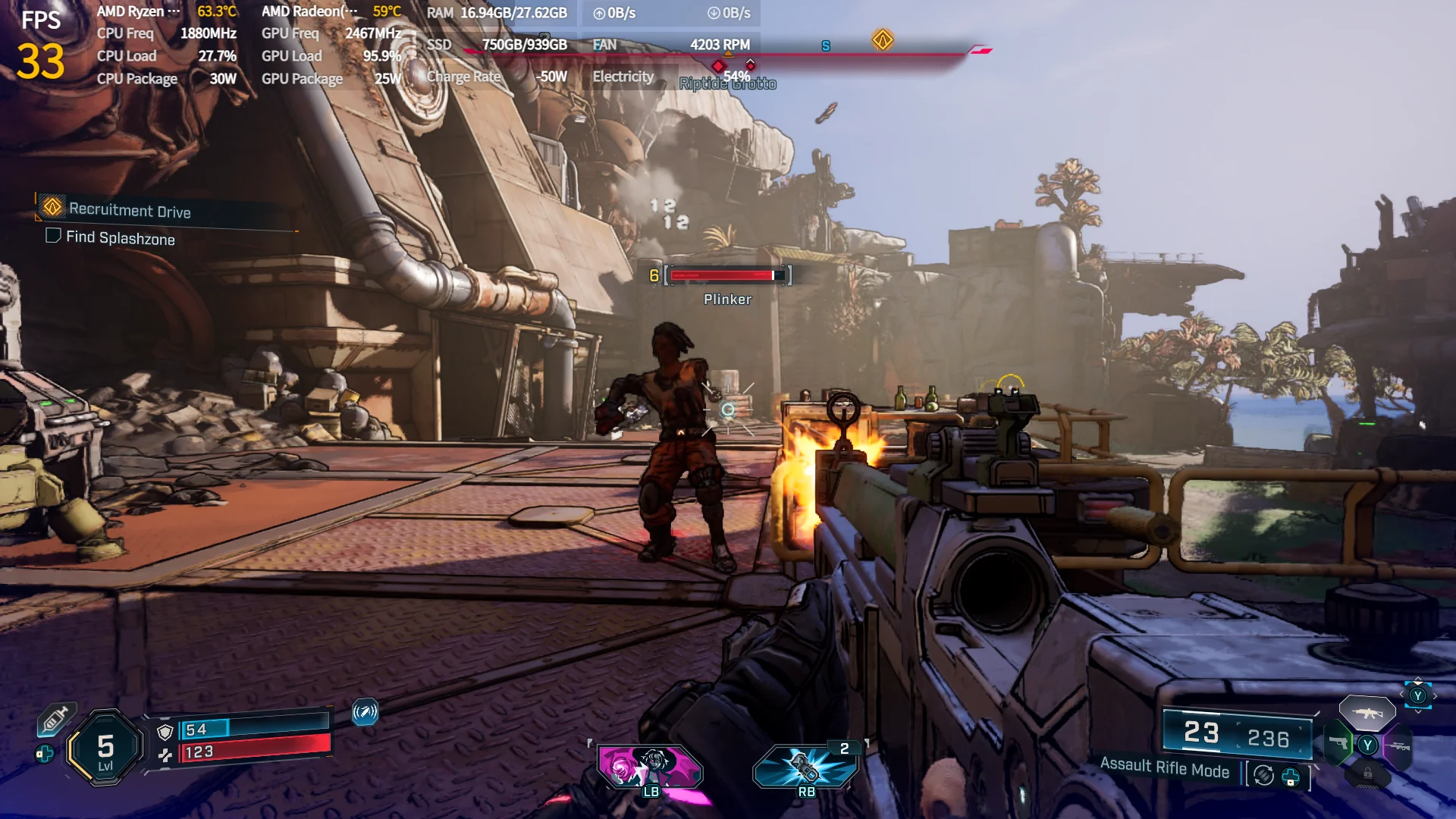This screenshot has width=1456, height=819.
Task: Switch to the sniper rifle weapon slot
Action: click(x=1398, y=746)
